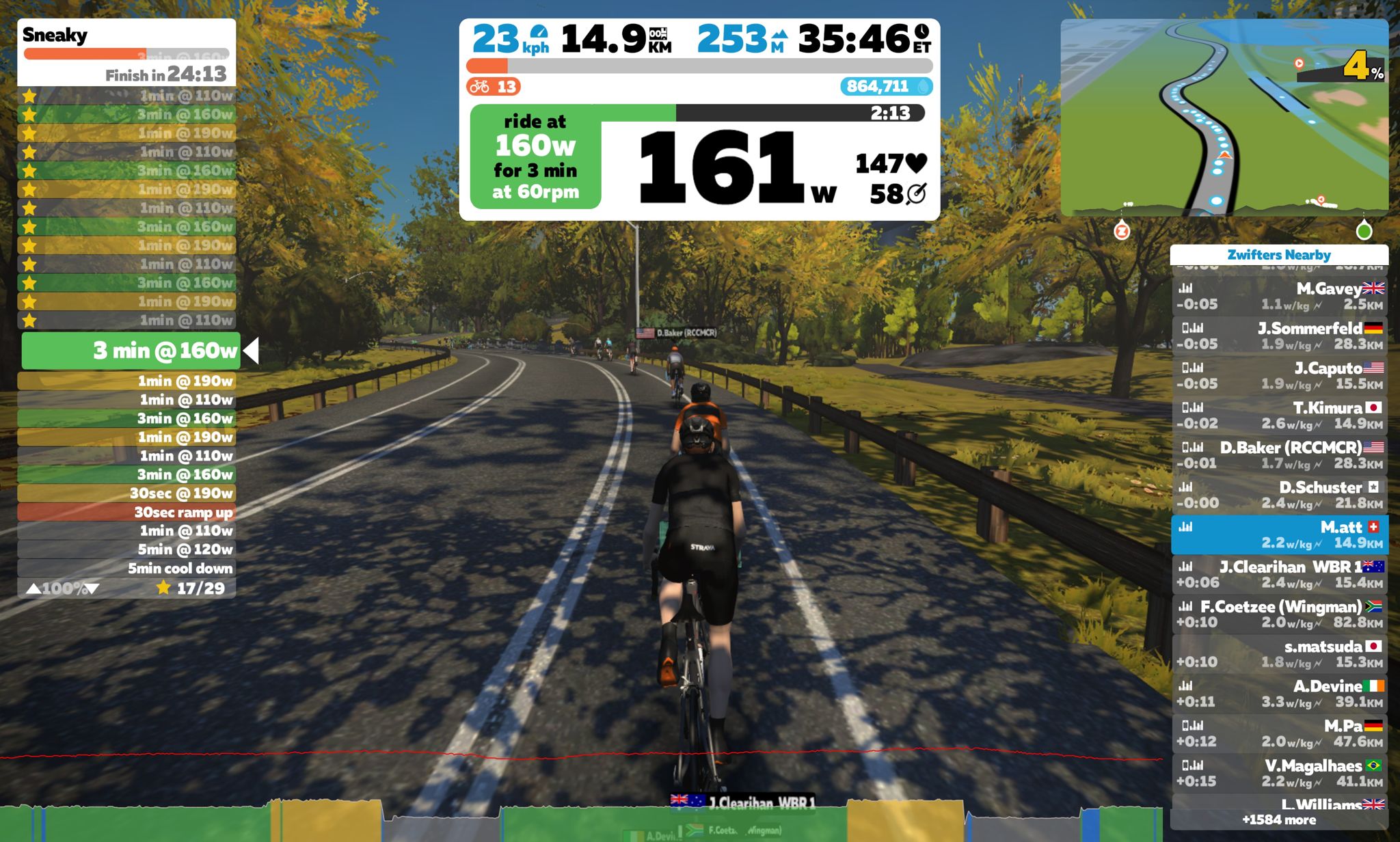Select the 5min cool down workout block

127,568
